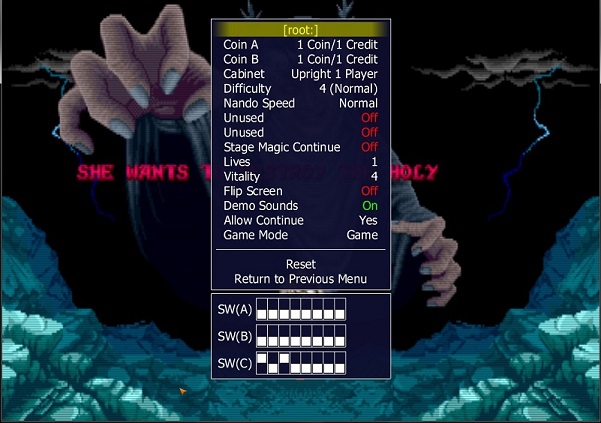Toggle the Flip Screen option
The image size is (601, 423).
click(x=300, y=191)
